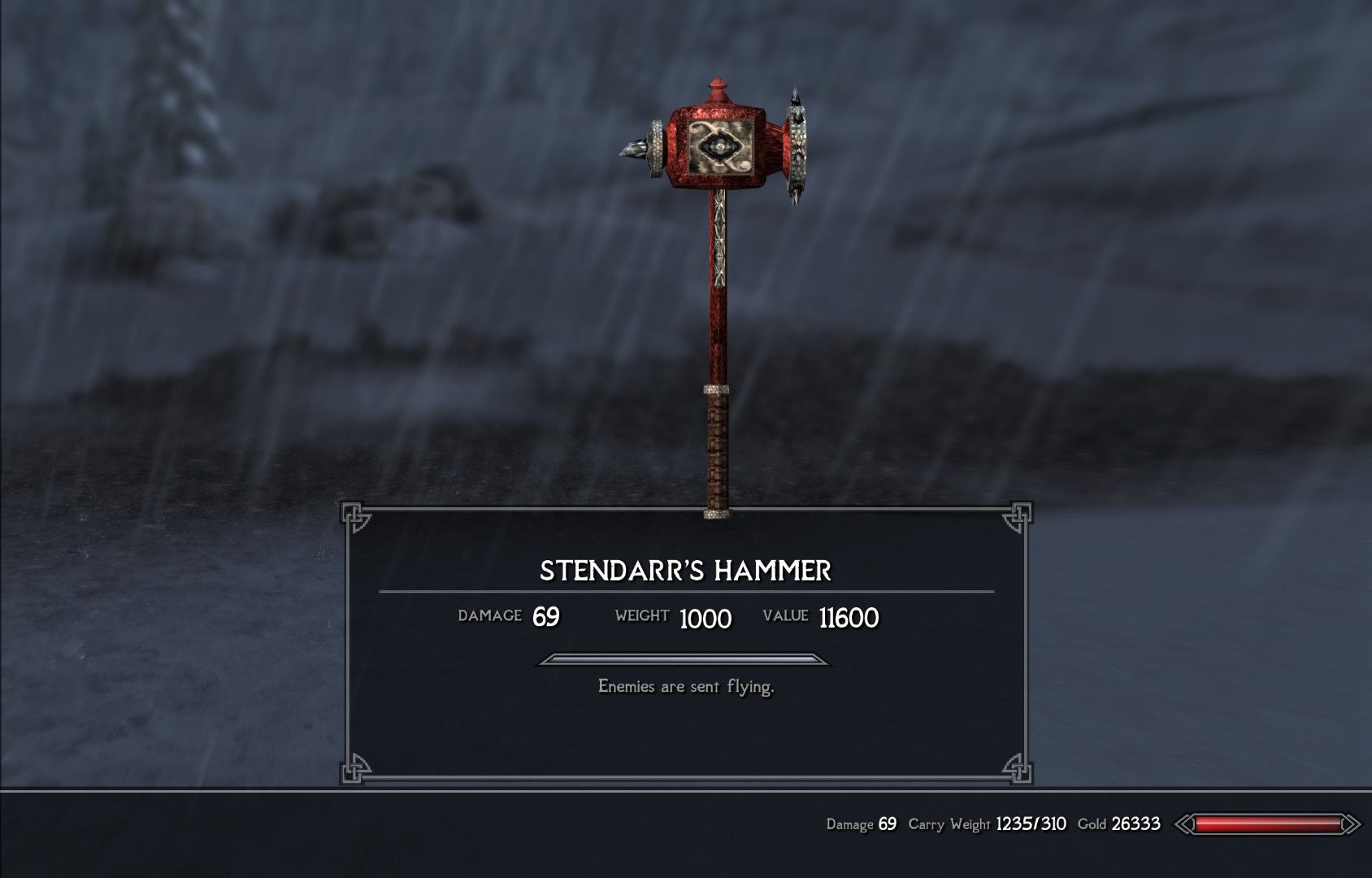Click the right arrow beside the red bar
Viewport: 1372px width, 878px height.
click(1351, 825)
